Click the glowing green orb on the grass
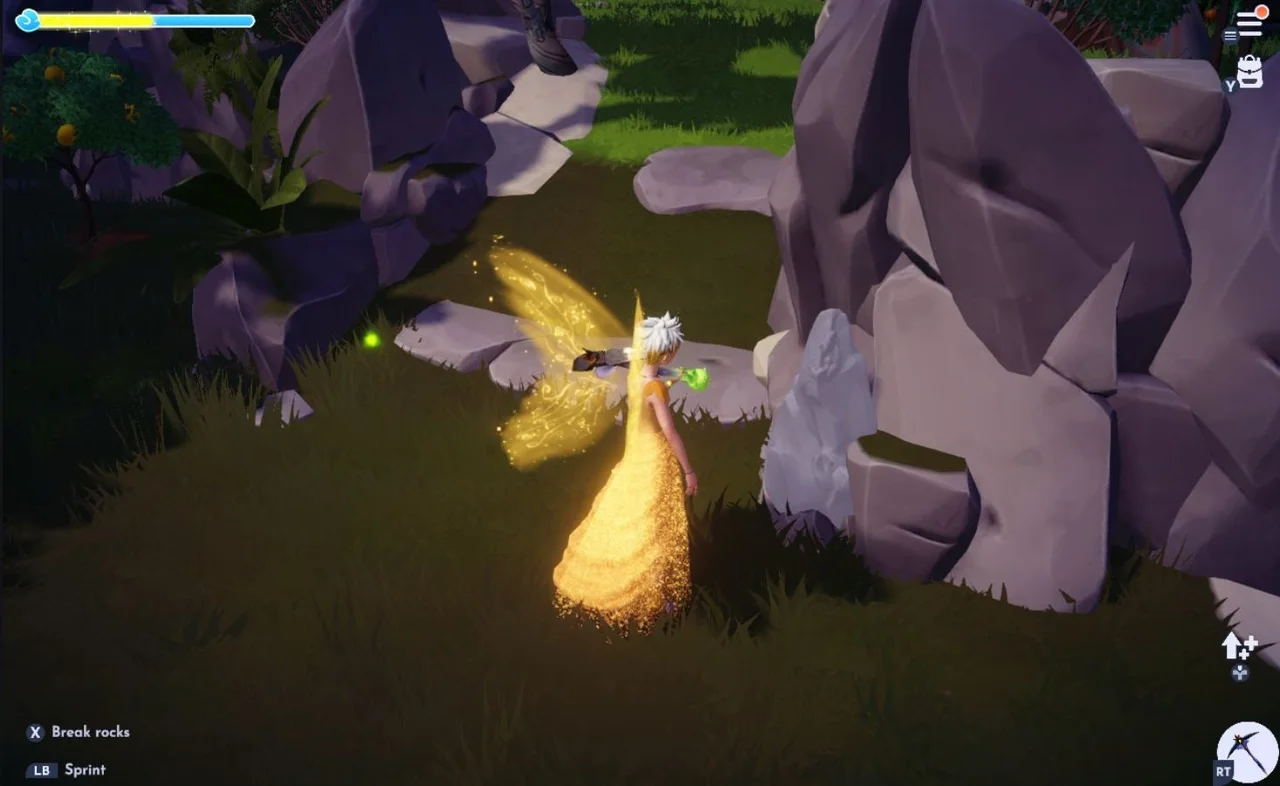 pos(371,339)
